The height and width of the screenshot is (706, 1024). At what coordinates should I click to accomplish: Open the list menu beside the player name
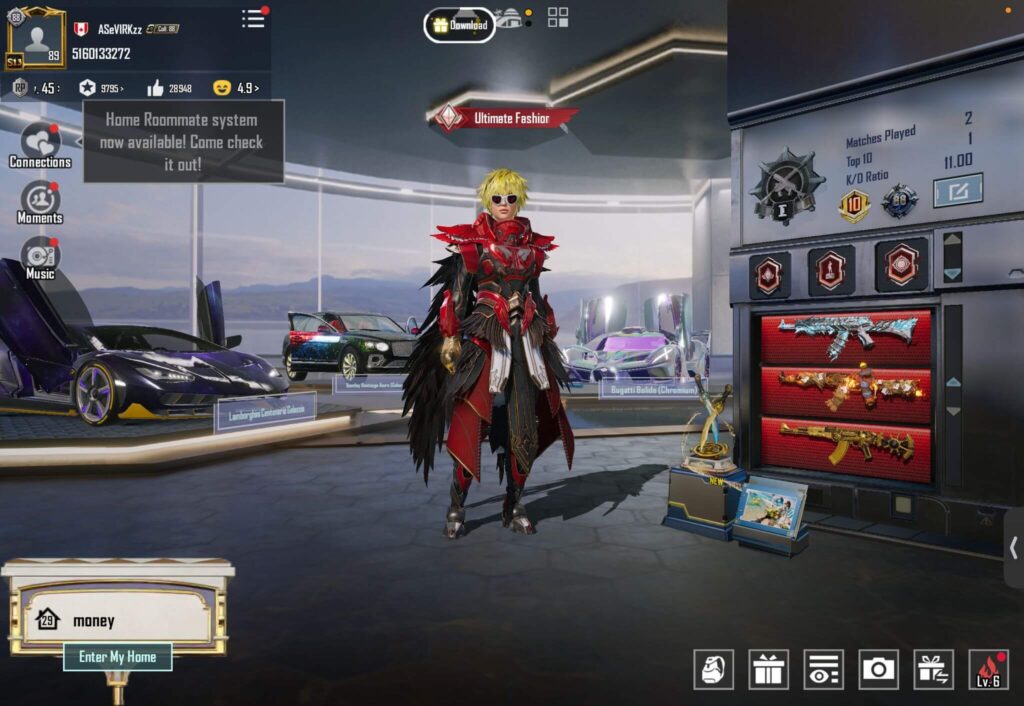254,19
